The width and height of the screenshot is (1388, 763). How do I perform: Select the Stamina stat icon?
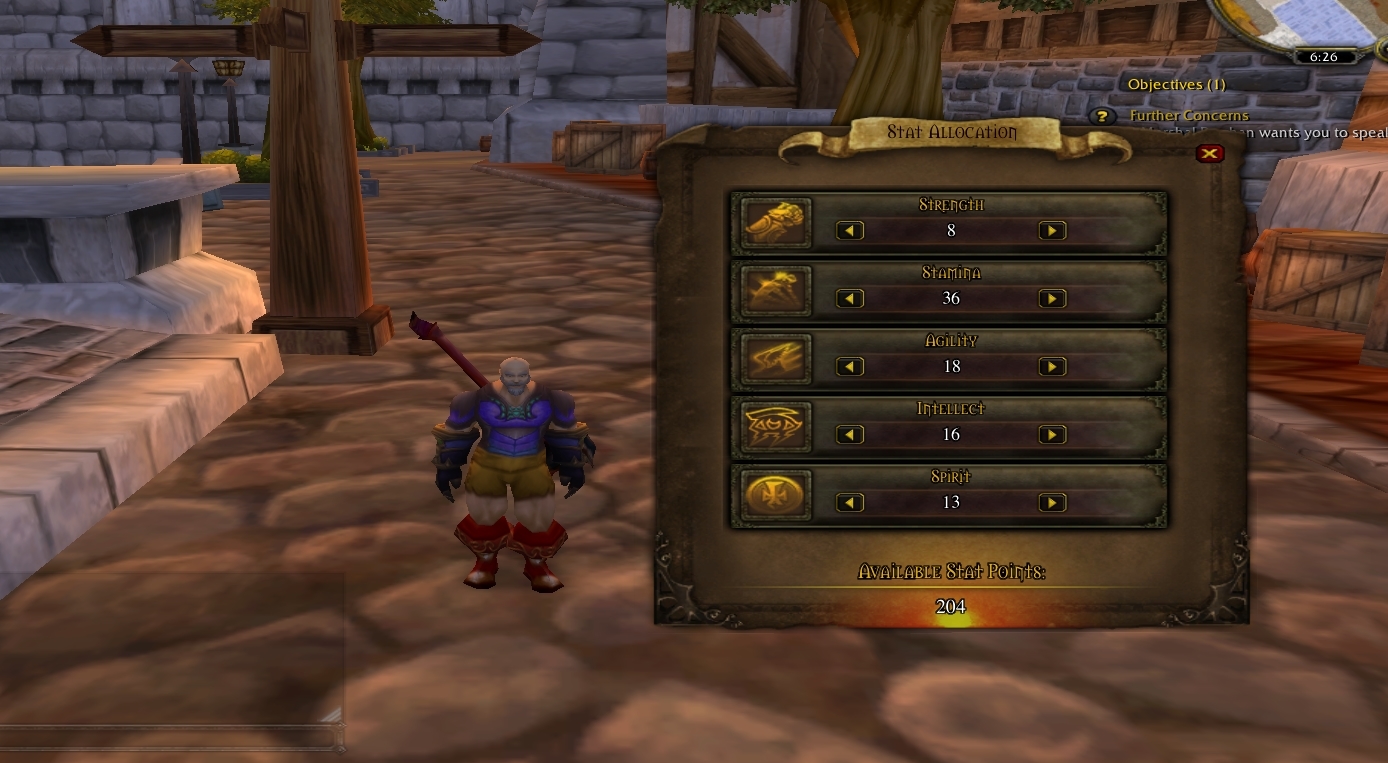775,290
